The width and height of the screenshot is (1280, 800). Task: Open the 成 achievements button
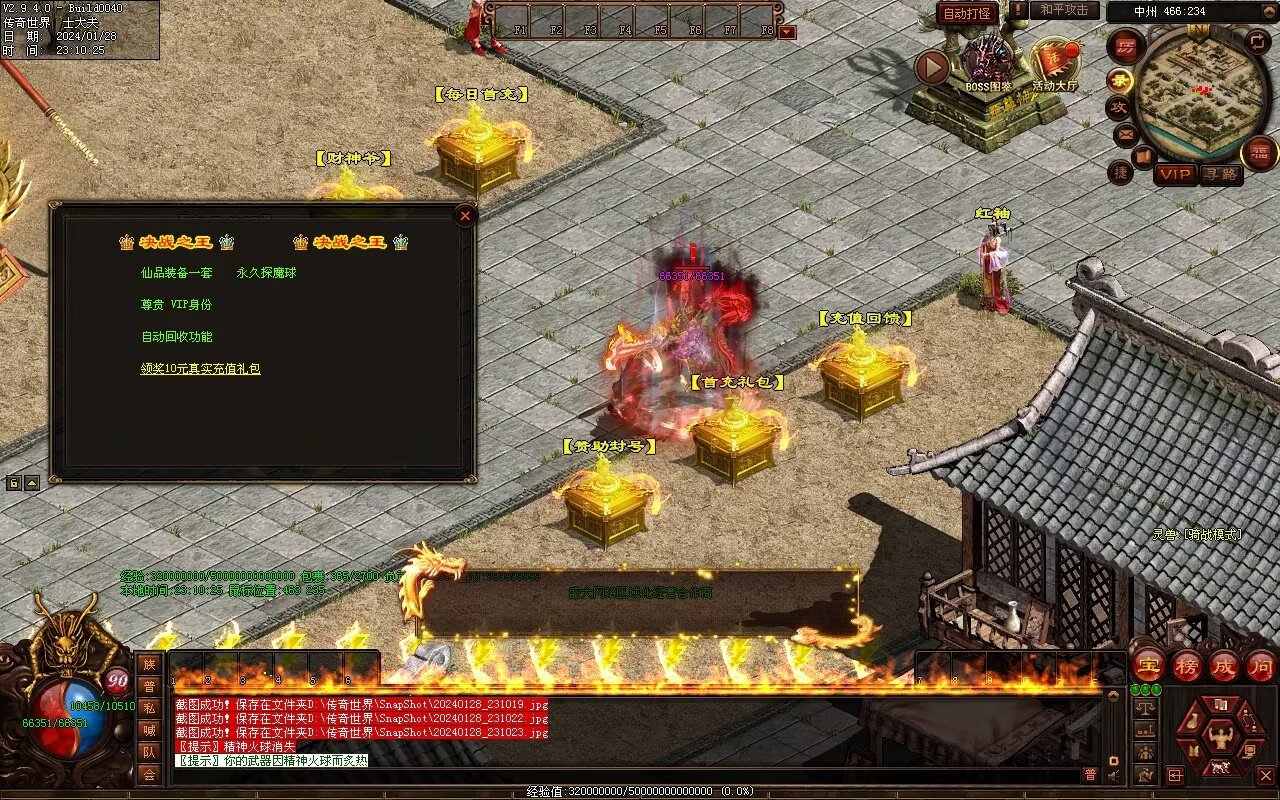tap(1224, 665)
